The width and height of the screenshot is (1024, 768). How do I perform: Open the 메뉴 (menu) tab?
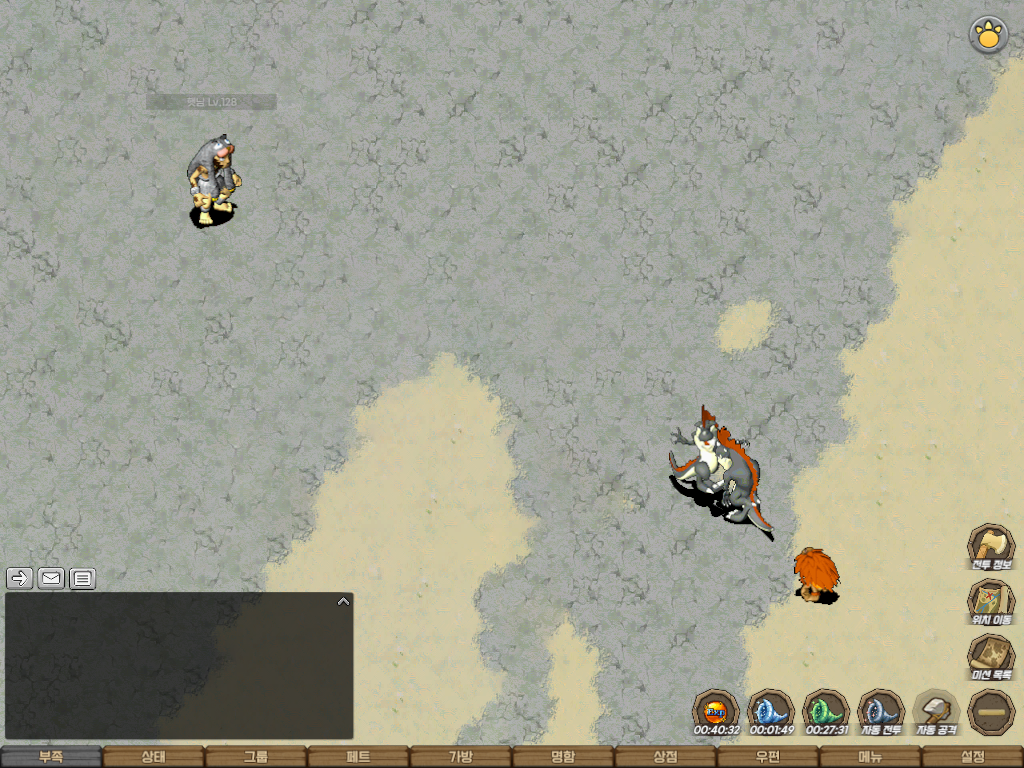point(870,757)
